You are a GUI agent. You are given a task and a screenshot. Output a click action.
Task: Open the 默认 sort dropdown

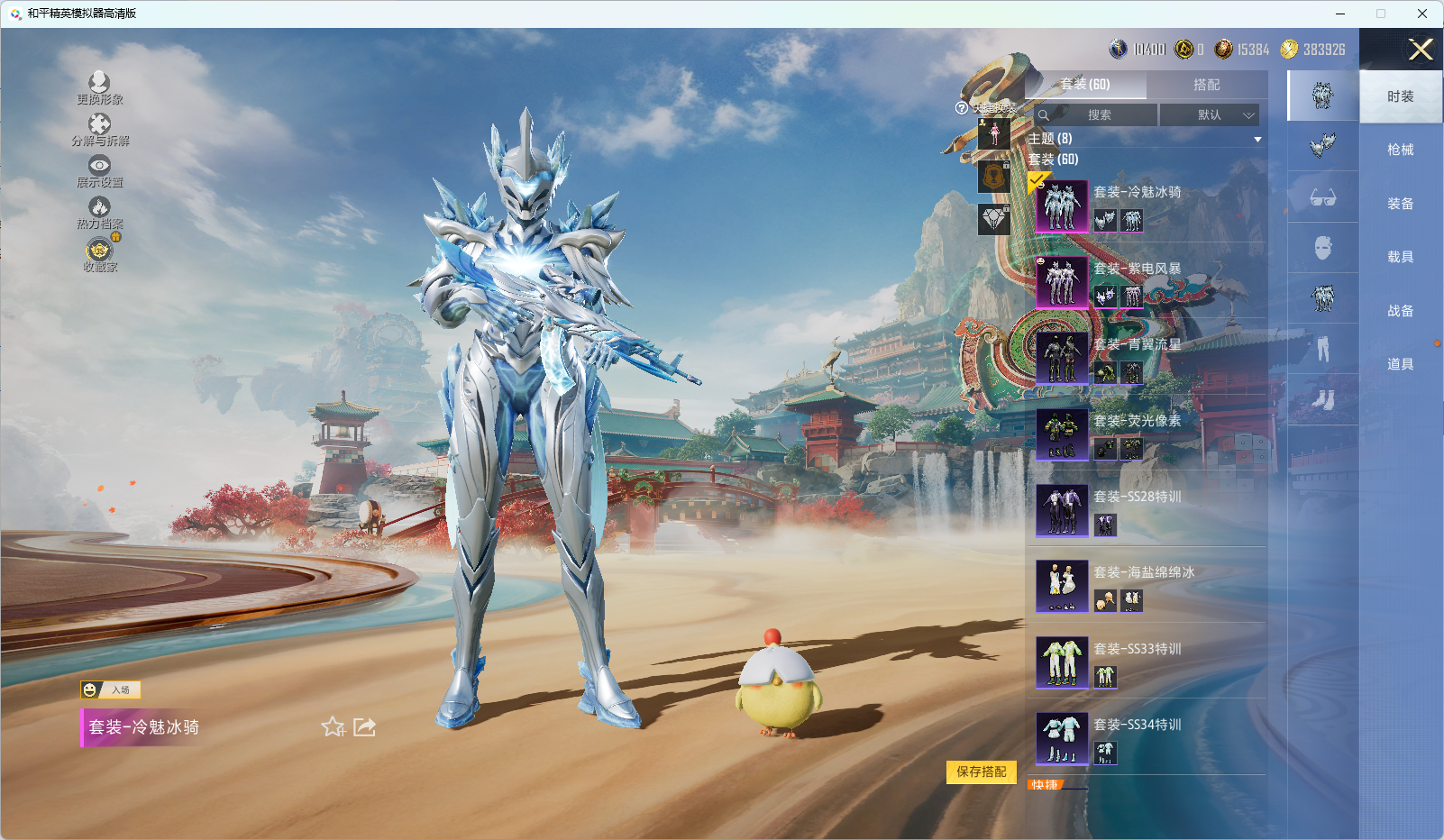(x=1210, y=115)
